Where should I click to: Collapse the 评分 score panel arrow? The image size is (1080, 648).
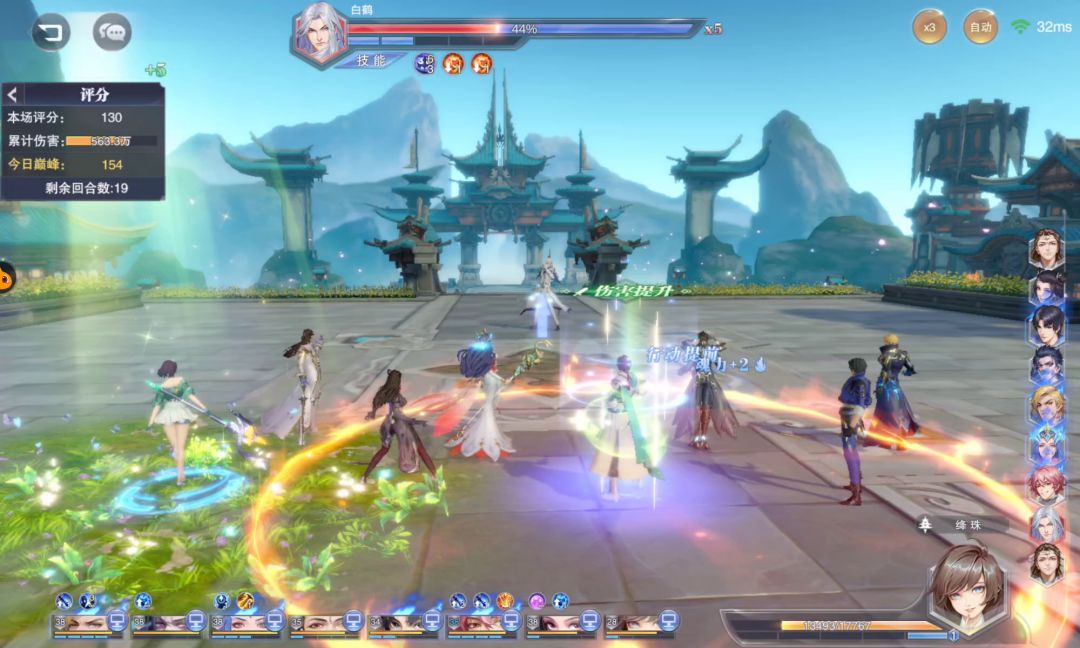click(x=13, y=95)
